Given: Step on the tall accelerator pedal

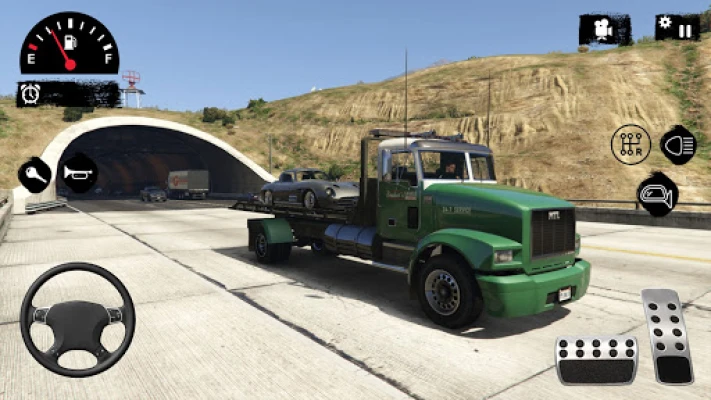Looking at the screenshot, I should (x=667, y=336).
